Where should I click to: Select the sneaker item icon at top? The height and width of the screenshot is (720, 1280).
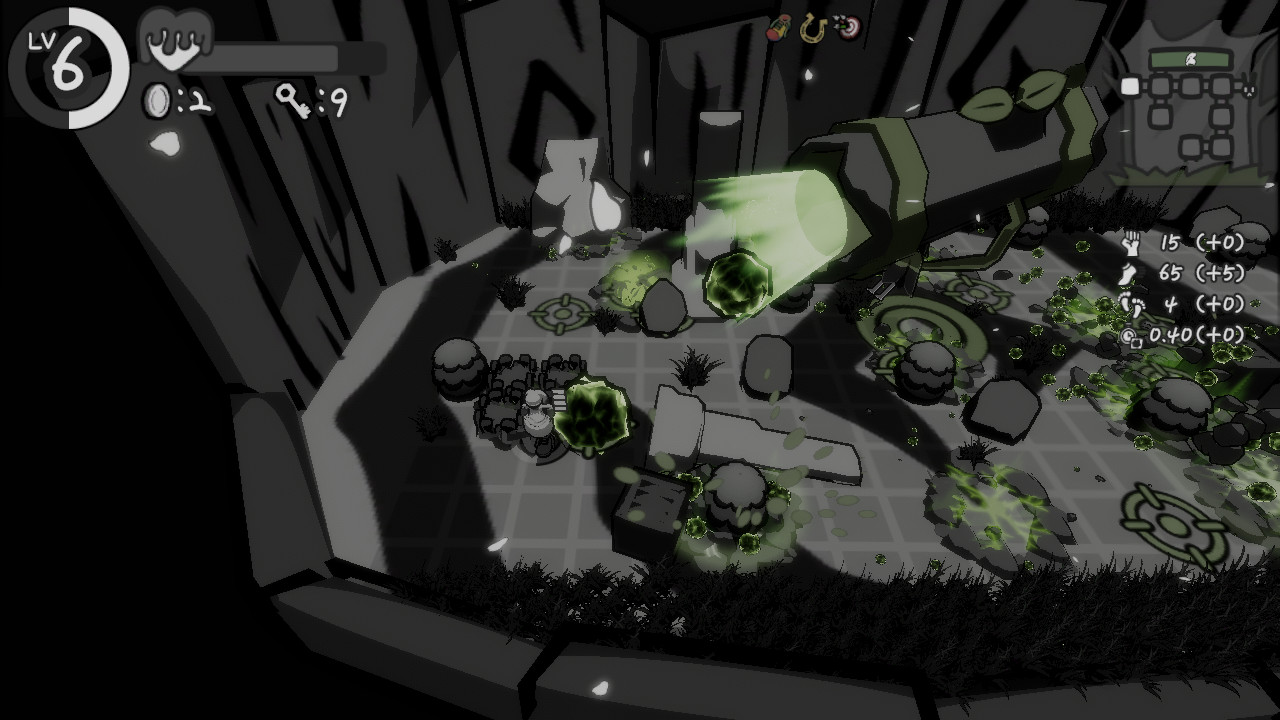pyautogui.click(x=780, y=28)
